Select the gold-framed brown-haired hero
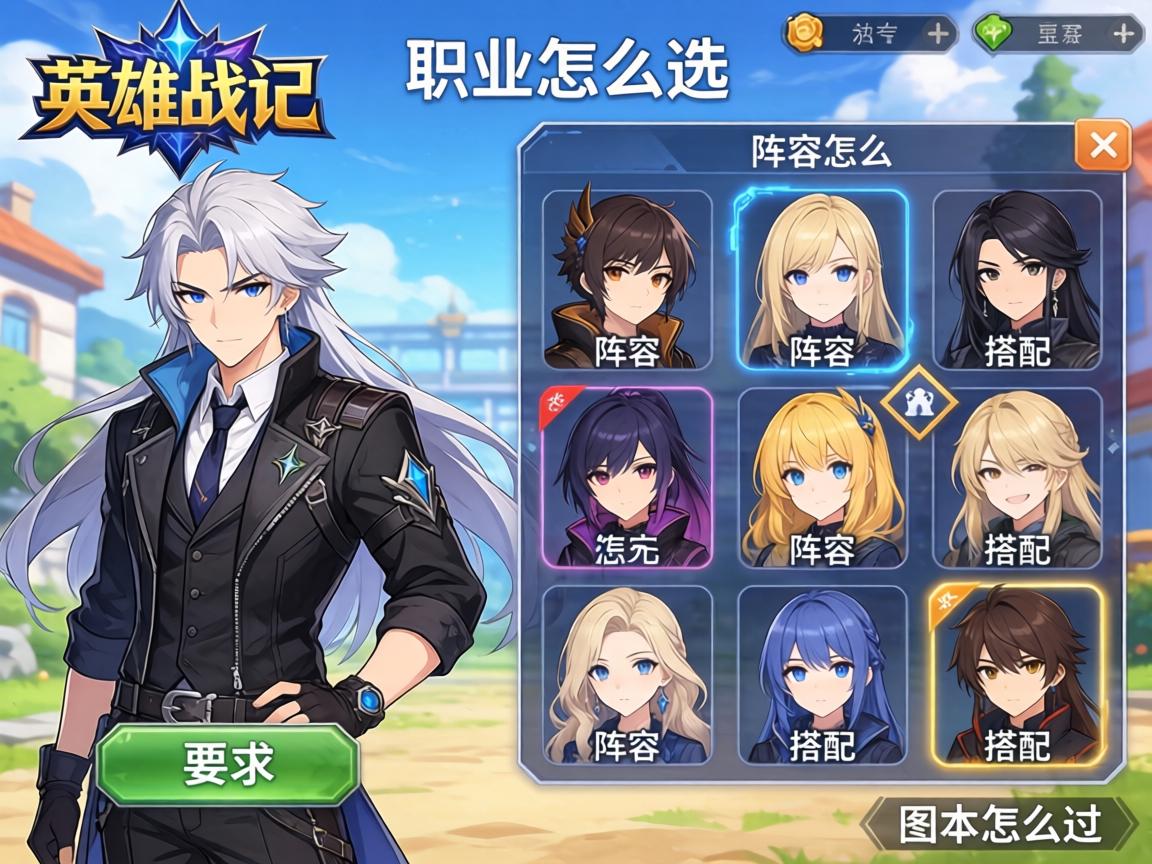The image size is (1152, 864). (1017, 675)
